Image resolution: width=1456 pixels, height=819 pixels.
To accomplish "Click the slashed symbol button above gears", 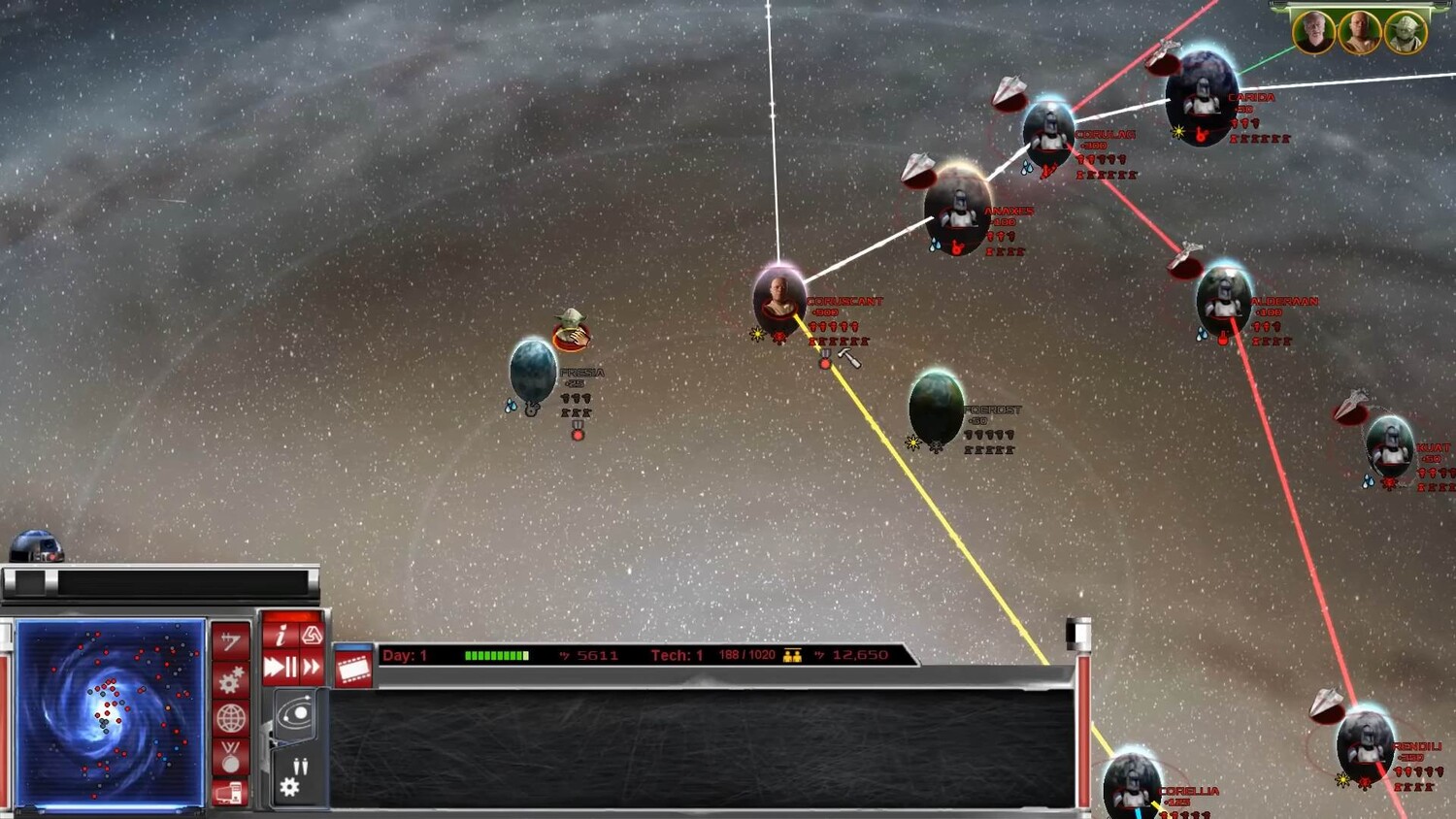I will [x=230, y=641].
